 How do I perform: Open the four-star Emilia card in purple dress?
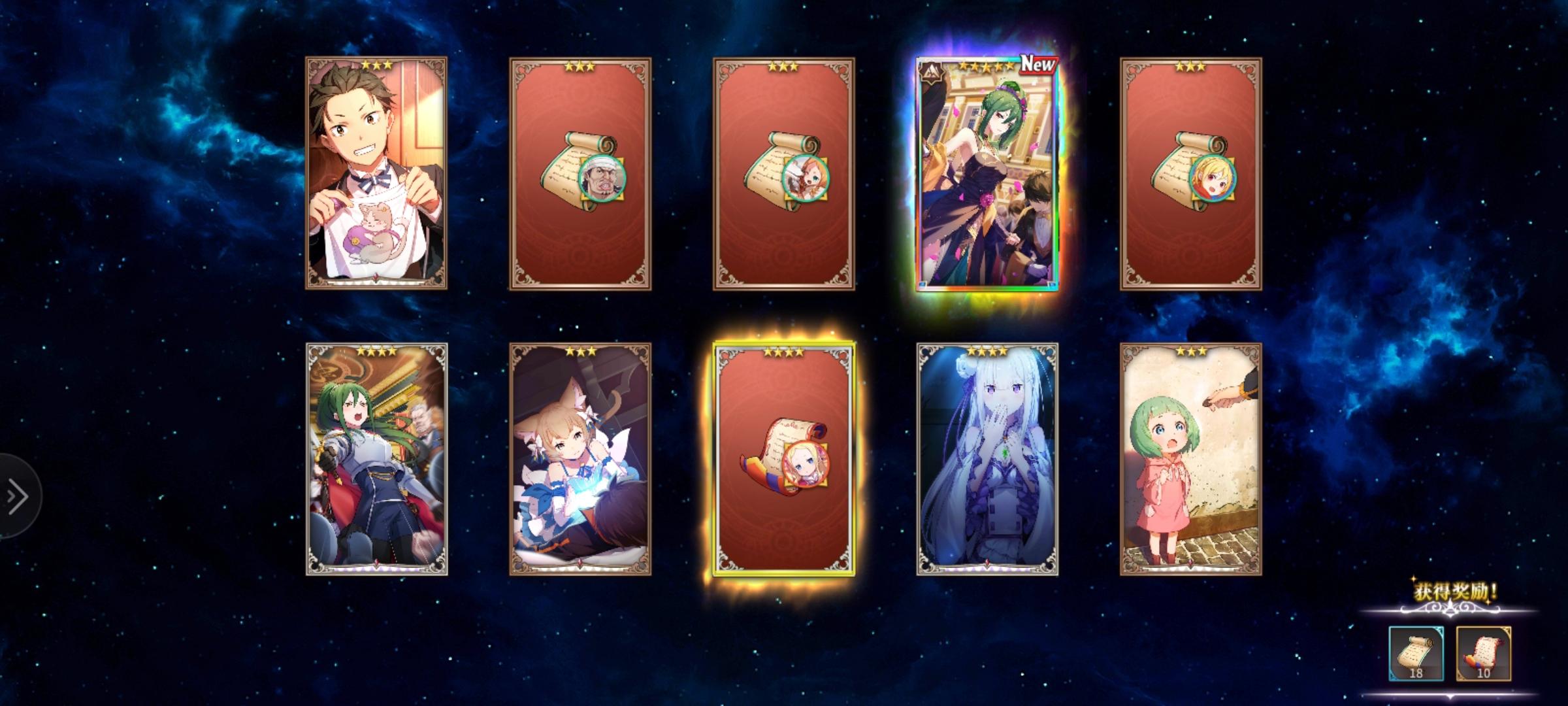pyautogui.click(x=987, y=458)
